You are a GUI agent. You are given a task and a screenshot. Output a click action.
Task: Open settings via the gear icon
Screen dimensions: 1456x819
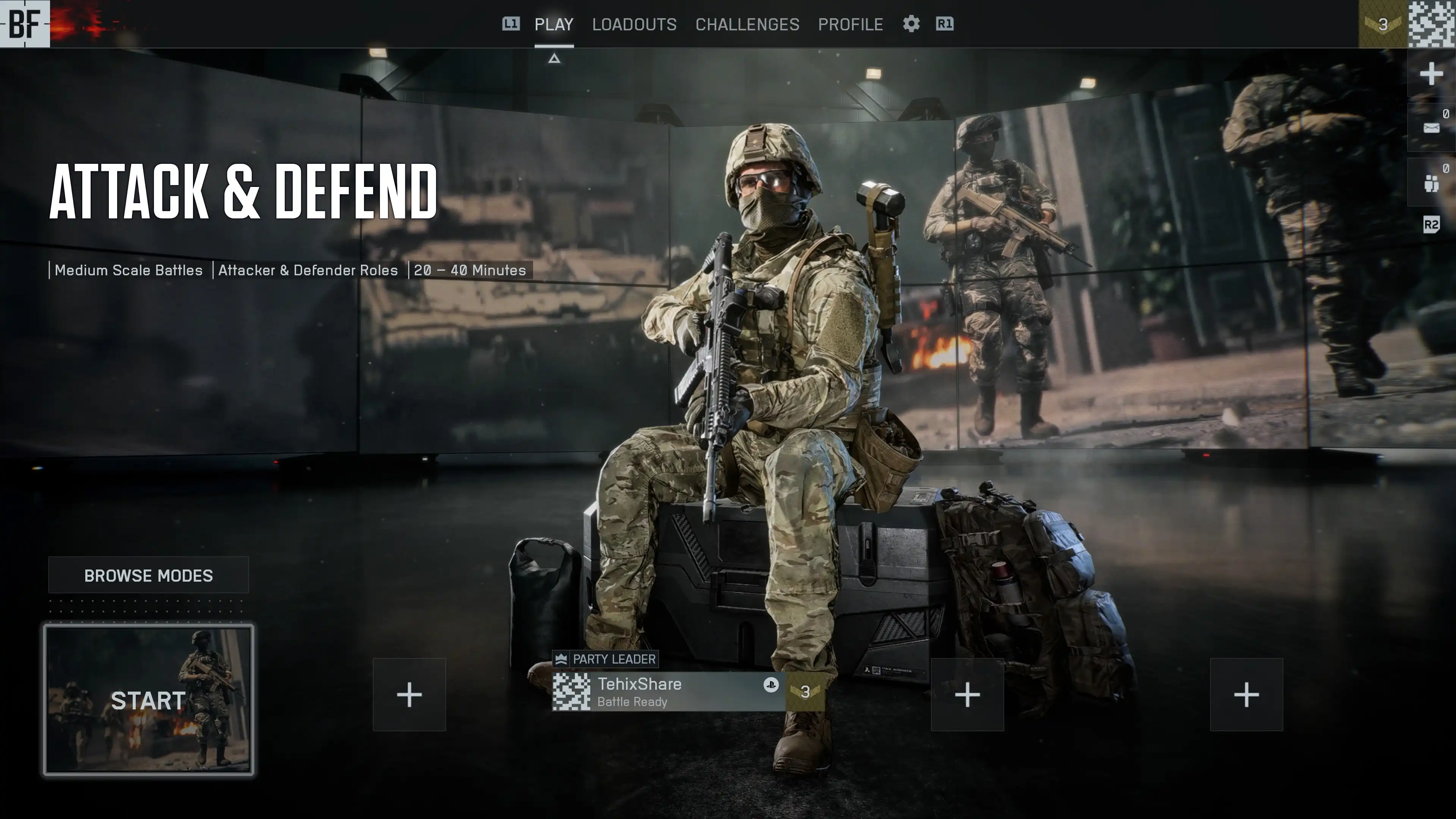coord(910,24)
